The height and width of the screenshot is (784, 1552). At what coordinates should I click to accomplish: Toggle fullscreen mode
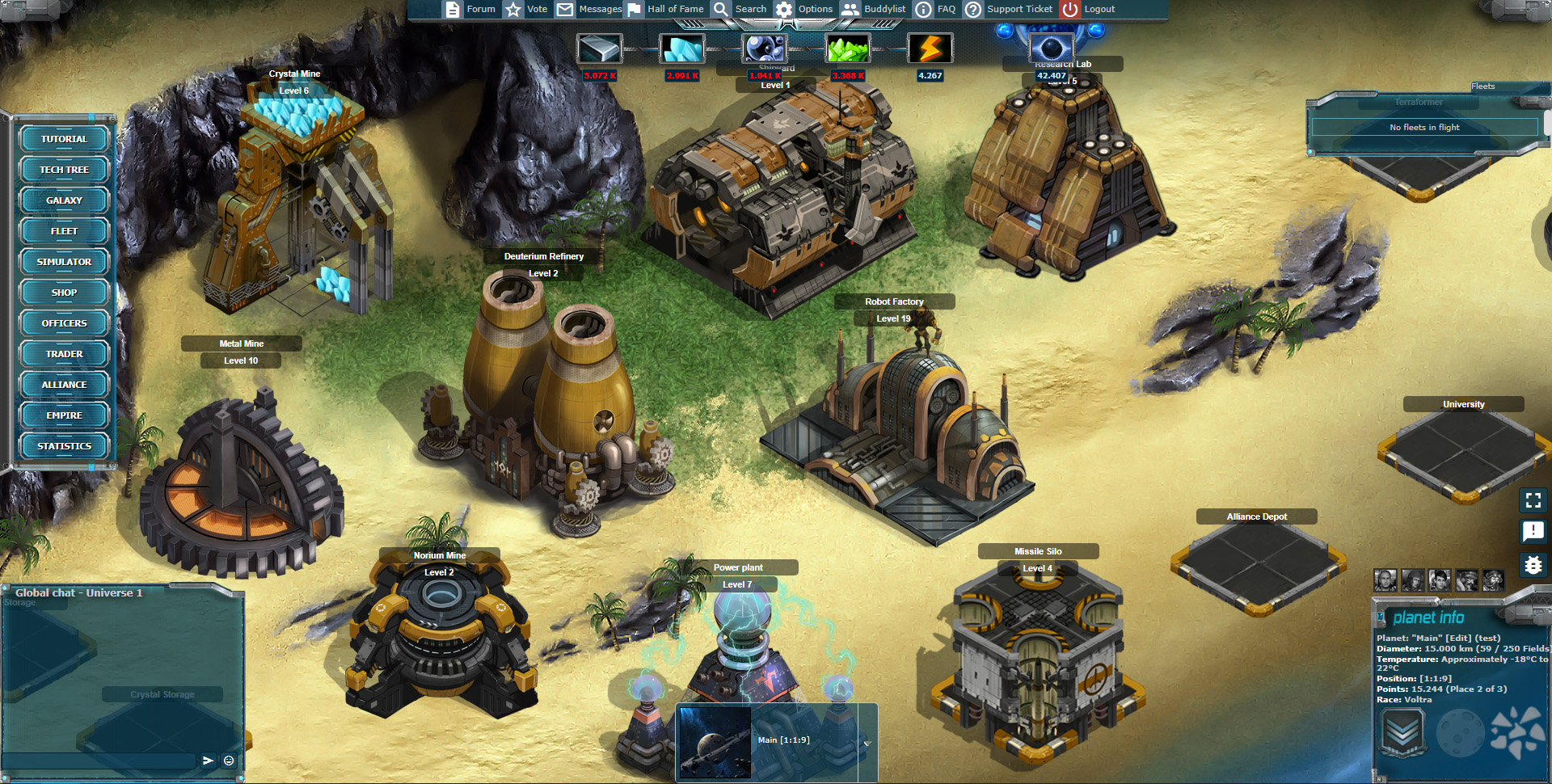[1533, 500]
